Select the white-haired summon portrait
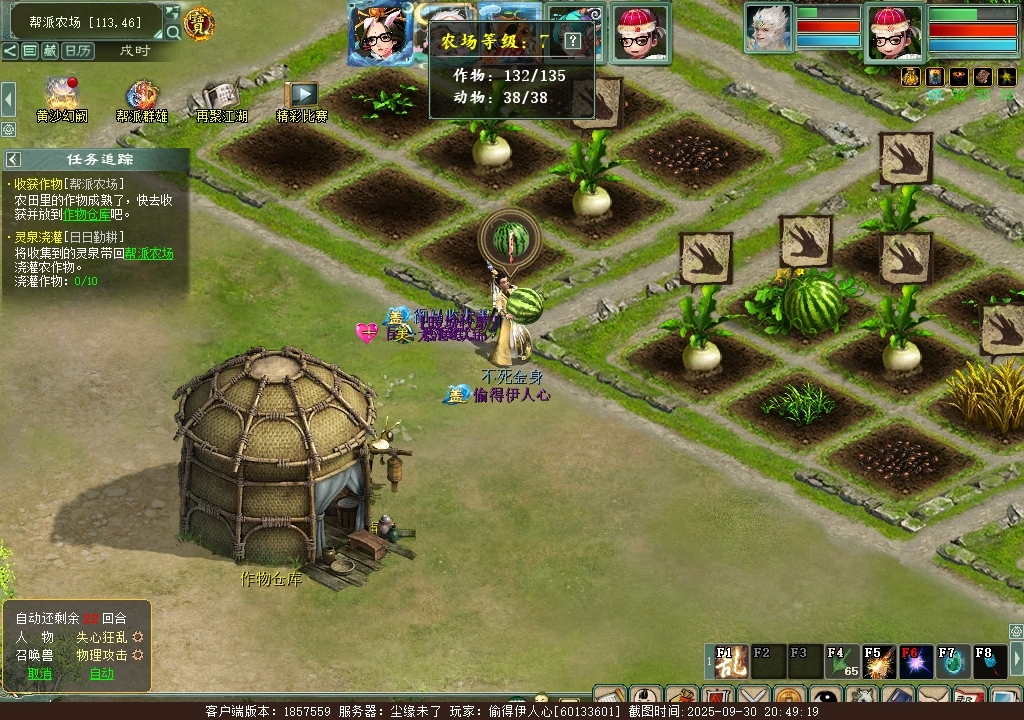The image size is (1024, 720). pos(768,28)
